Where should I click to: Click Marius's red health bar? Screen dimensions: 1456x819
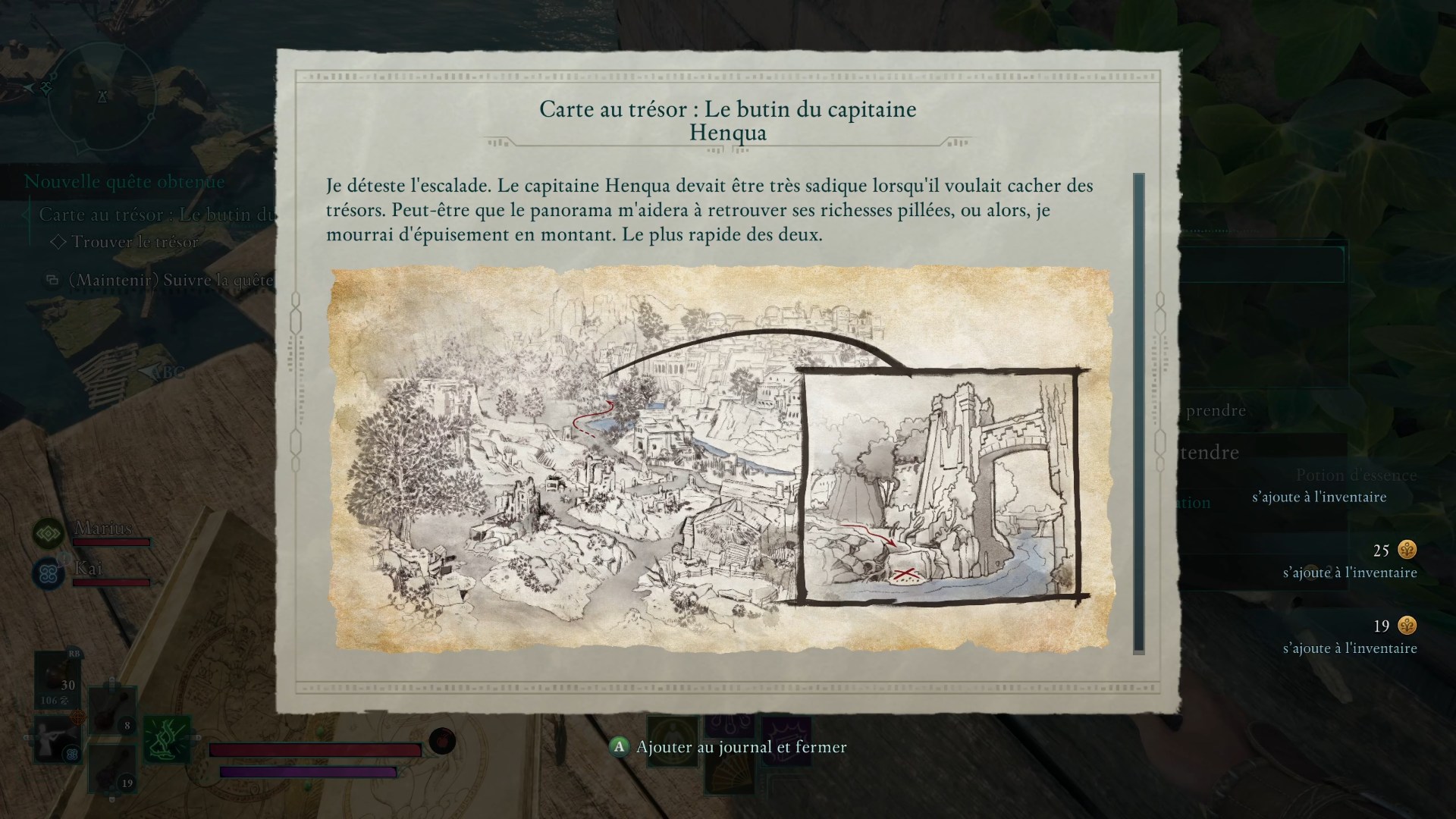click(111, 541)
